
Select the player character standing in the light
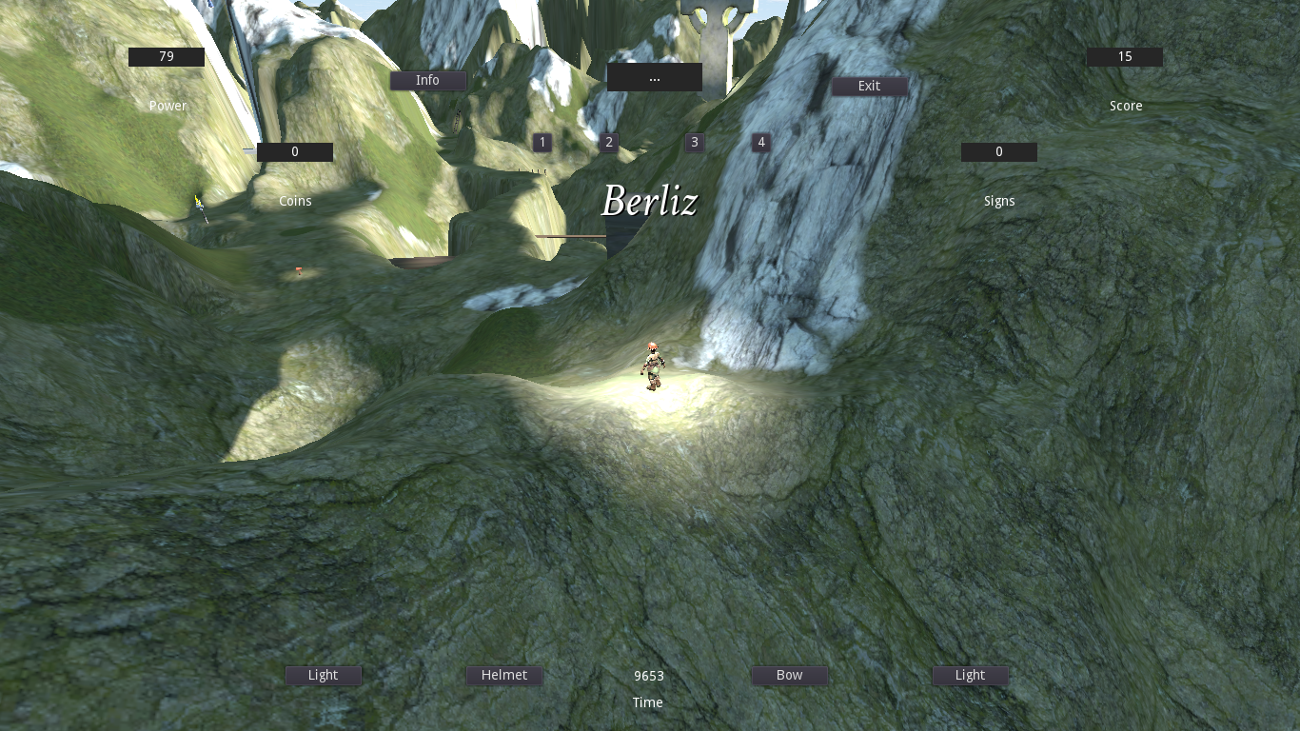coord(652,365)
